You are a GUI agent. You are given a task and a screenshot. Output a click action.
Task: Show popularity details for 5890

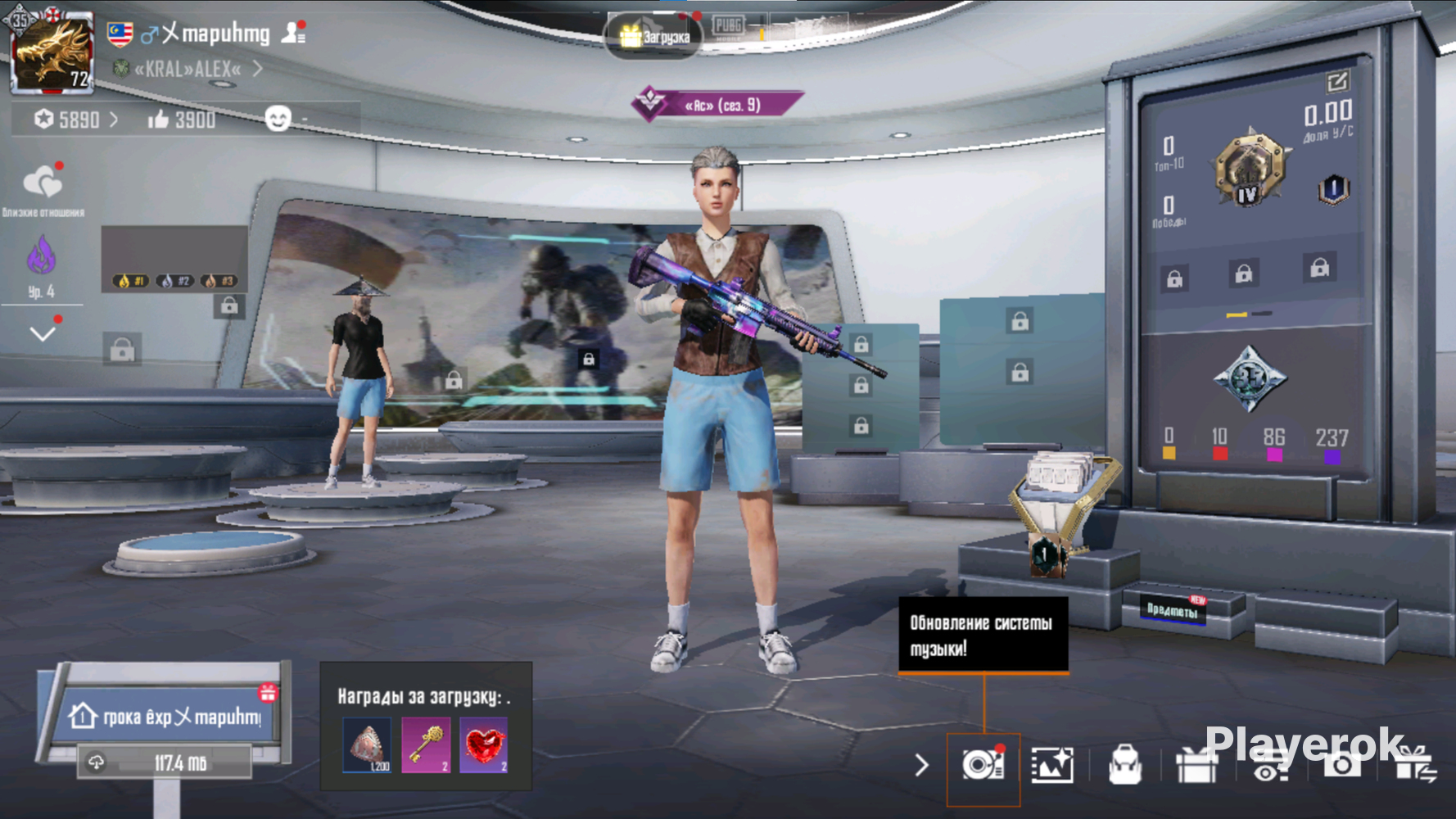(x=77, y=120)
